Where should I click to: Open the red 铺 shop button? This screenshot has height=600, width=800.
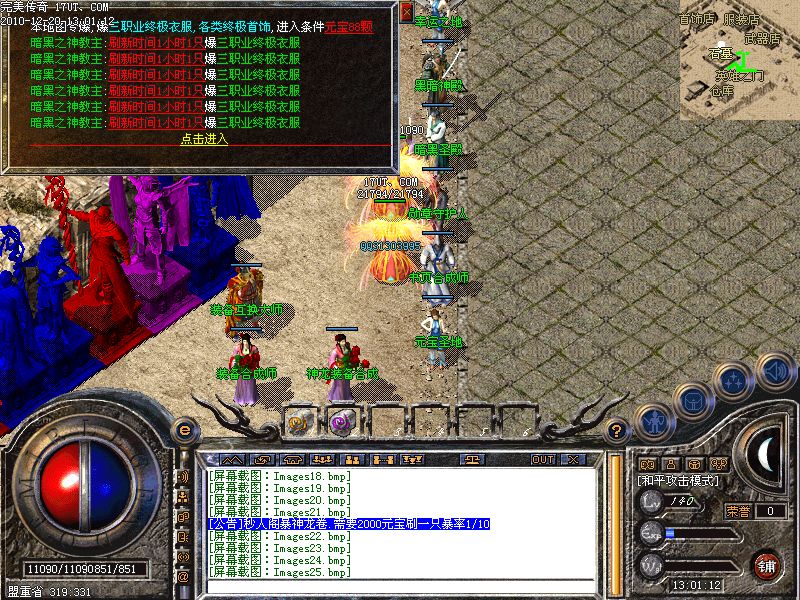pyautogui.click(x=767, y=565)
